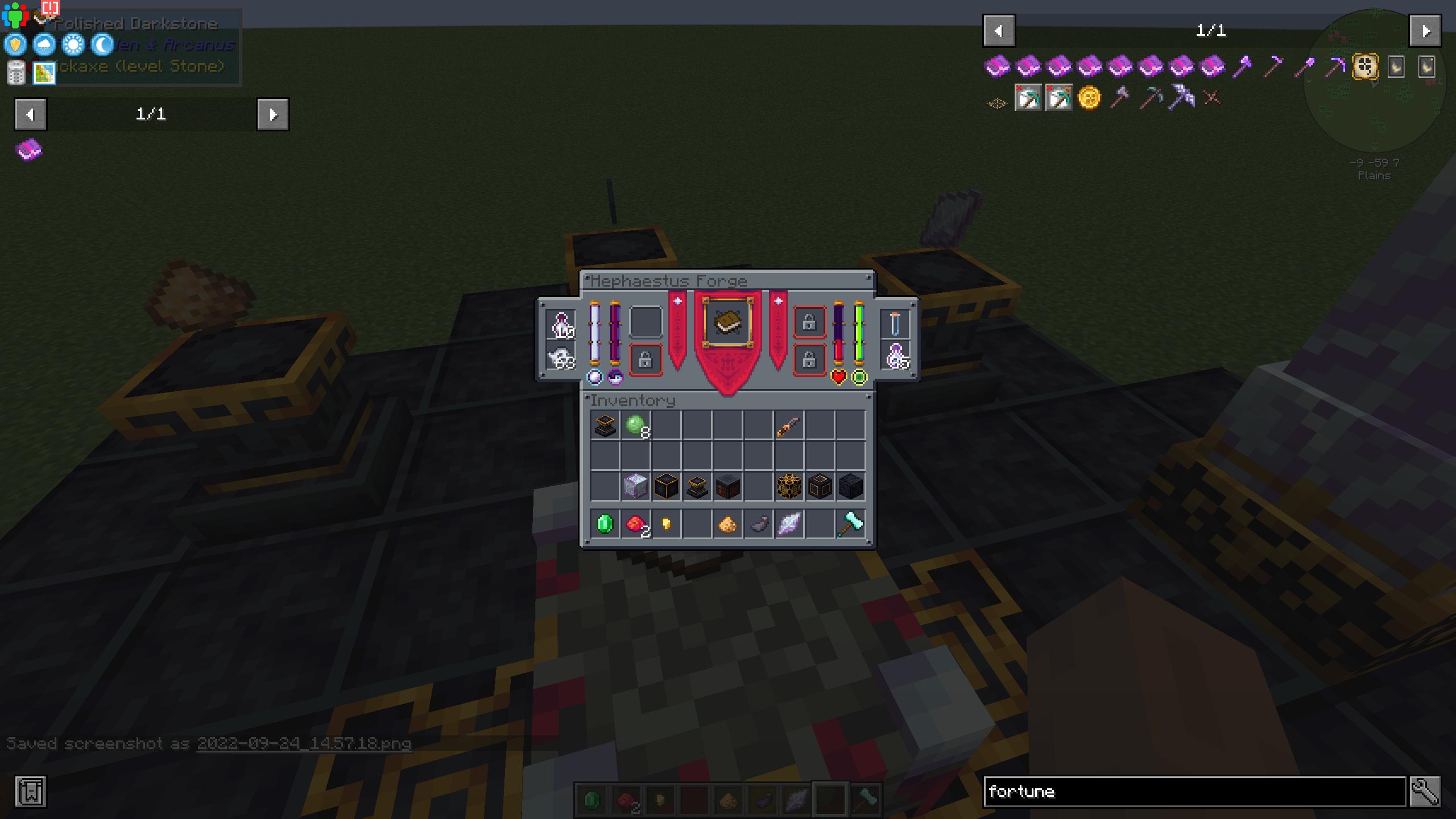Select the gold coin in the JEI item list

[1088, 98]
